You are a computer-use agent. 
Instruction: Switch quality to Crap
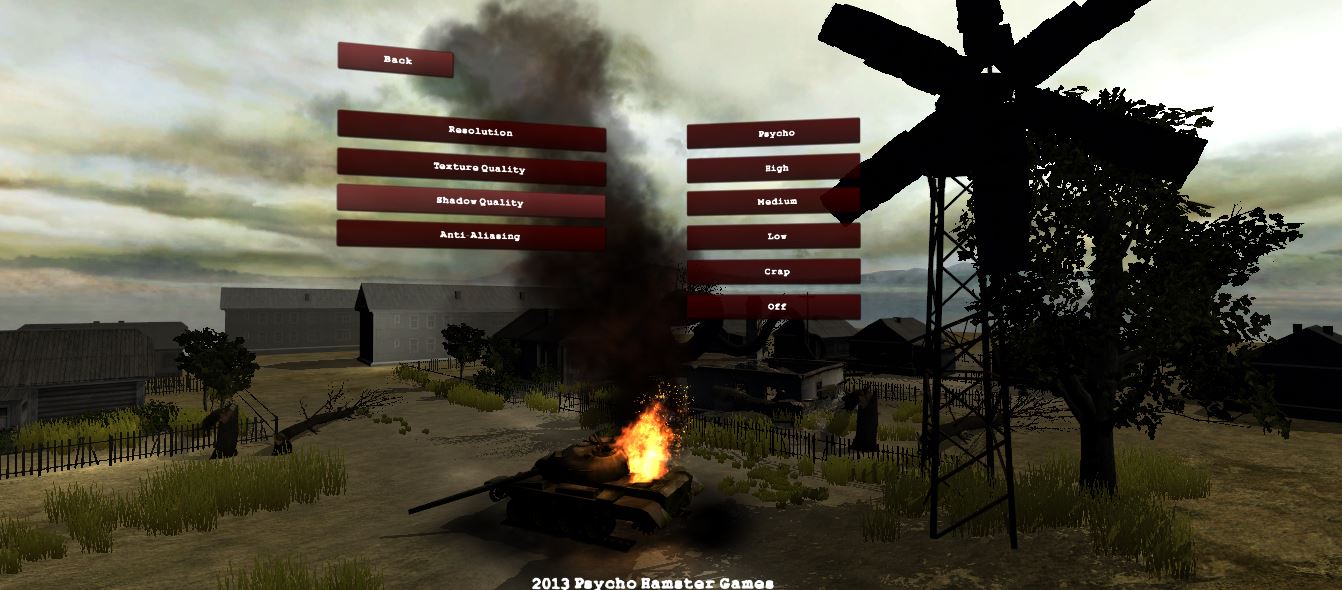pyautogui.click(x=773, y=272)
